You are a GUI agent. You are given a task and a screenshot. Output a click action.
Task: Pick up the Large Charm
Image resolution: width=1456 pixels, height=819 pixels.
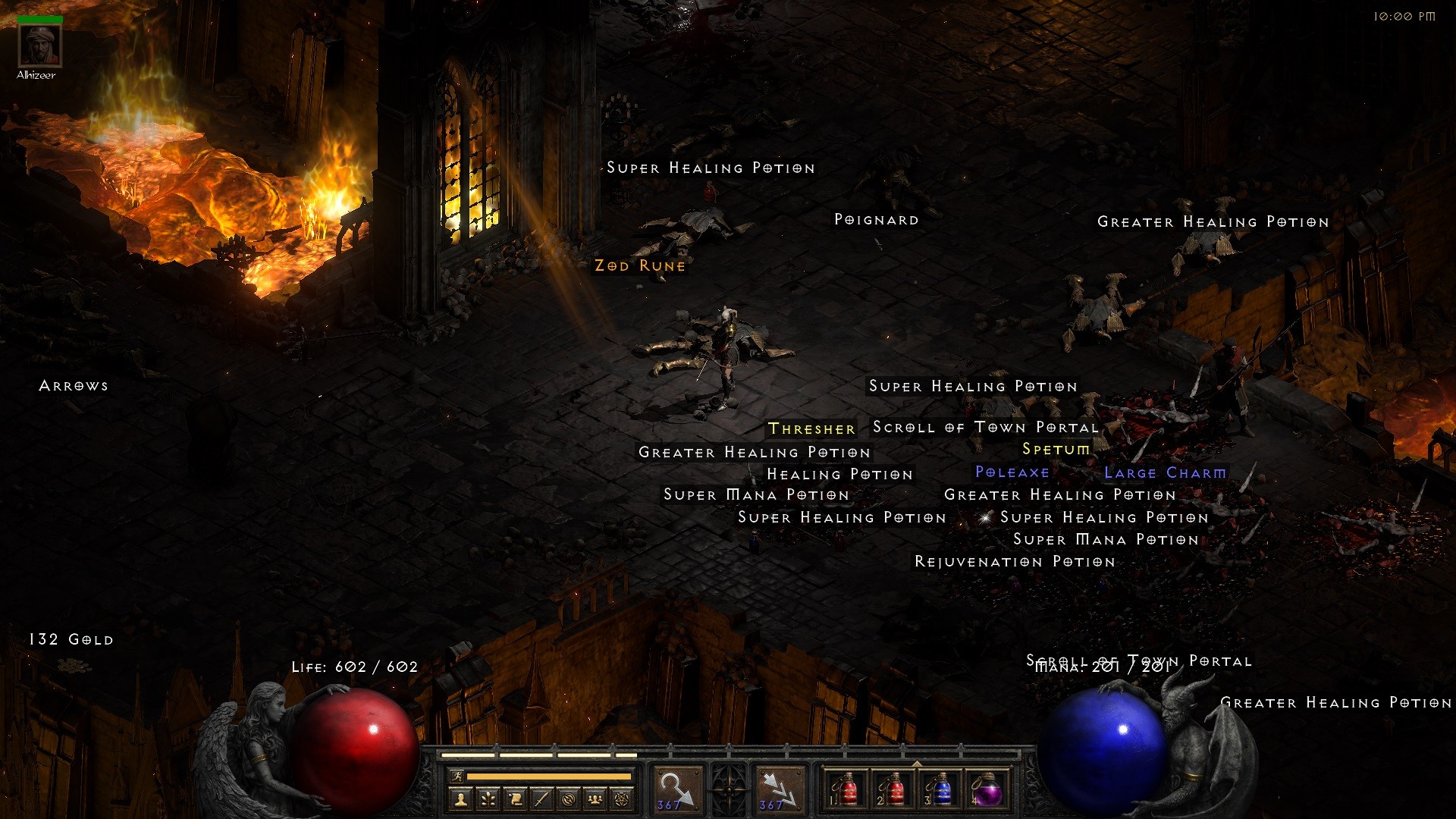point(1165,472)
